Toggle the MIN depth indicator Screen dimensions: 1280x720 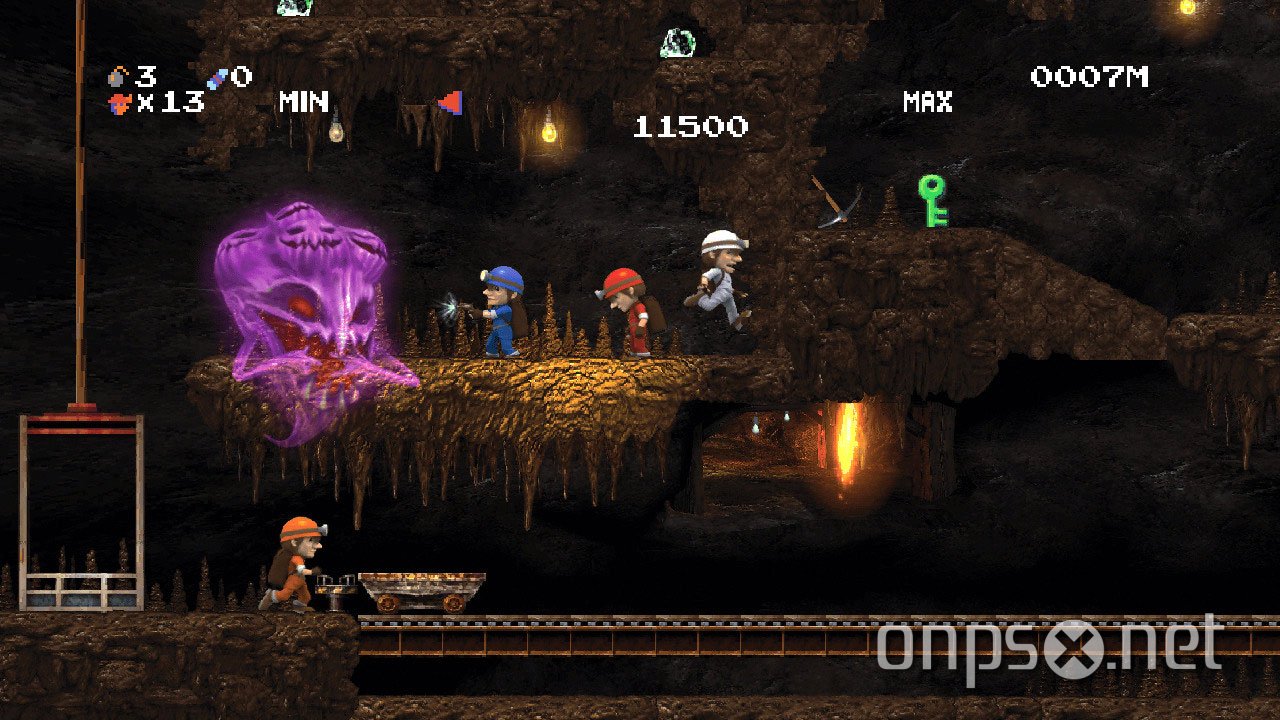(306, 101)
